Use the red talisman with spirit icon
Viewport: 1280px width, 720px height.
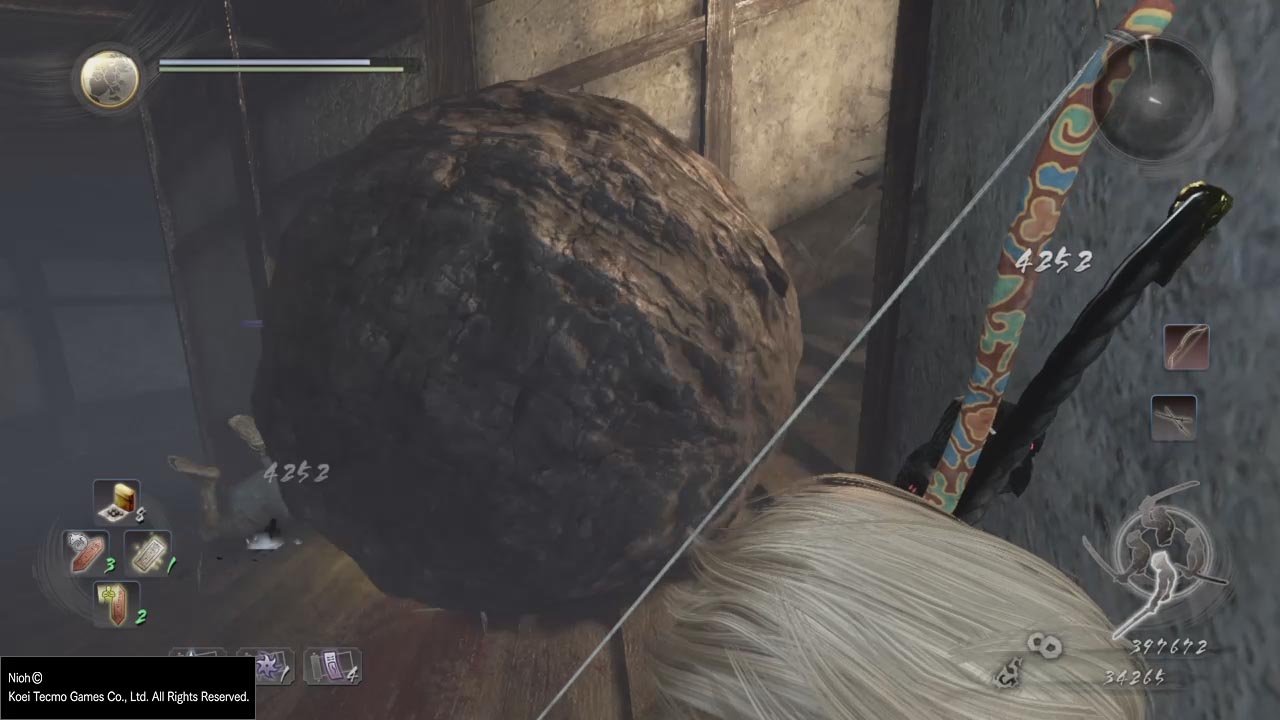point(86,552)
